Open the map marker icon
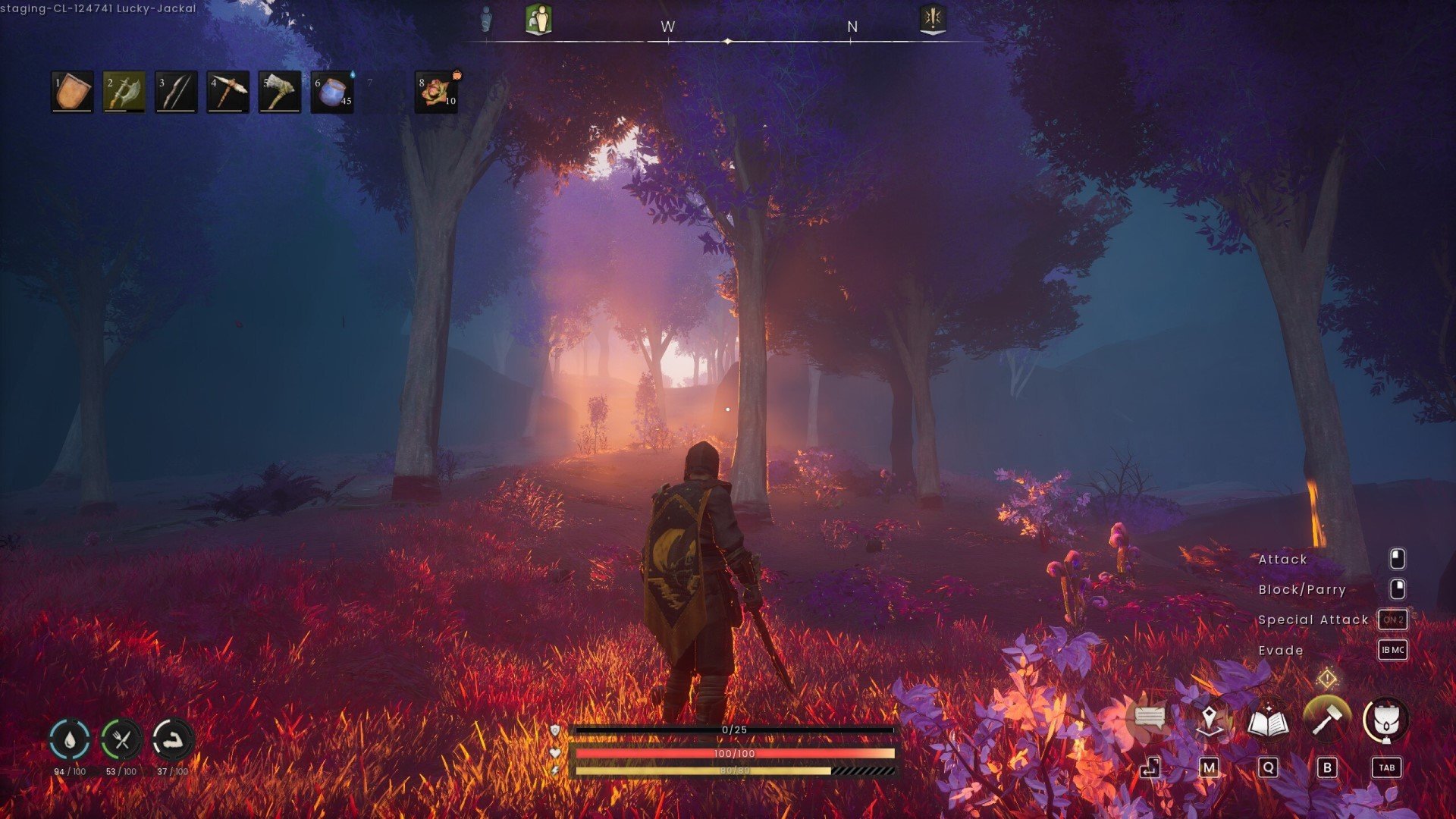The height and width of the screenshot is (819, 1456). click(x=1209, y=719)
